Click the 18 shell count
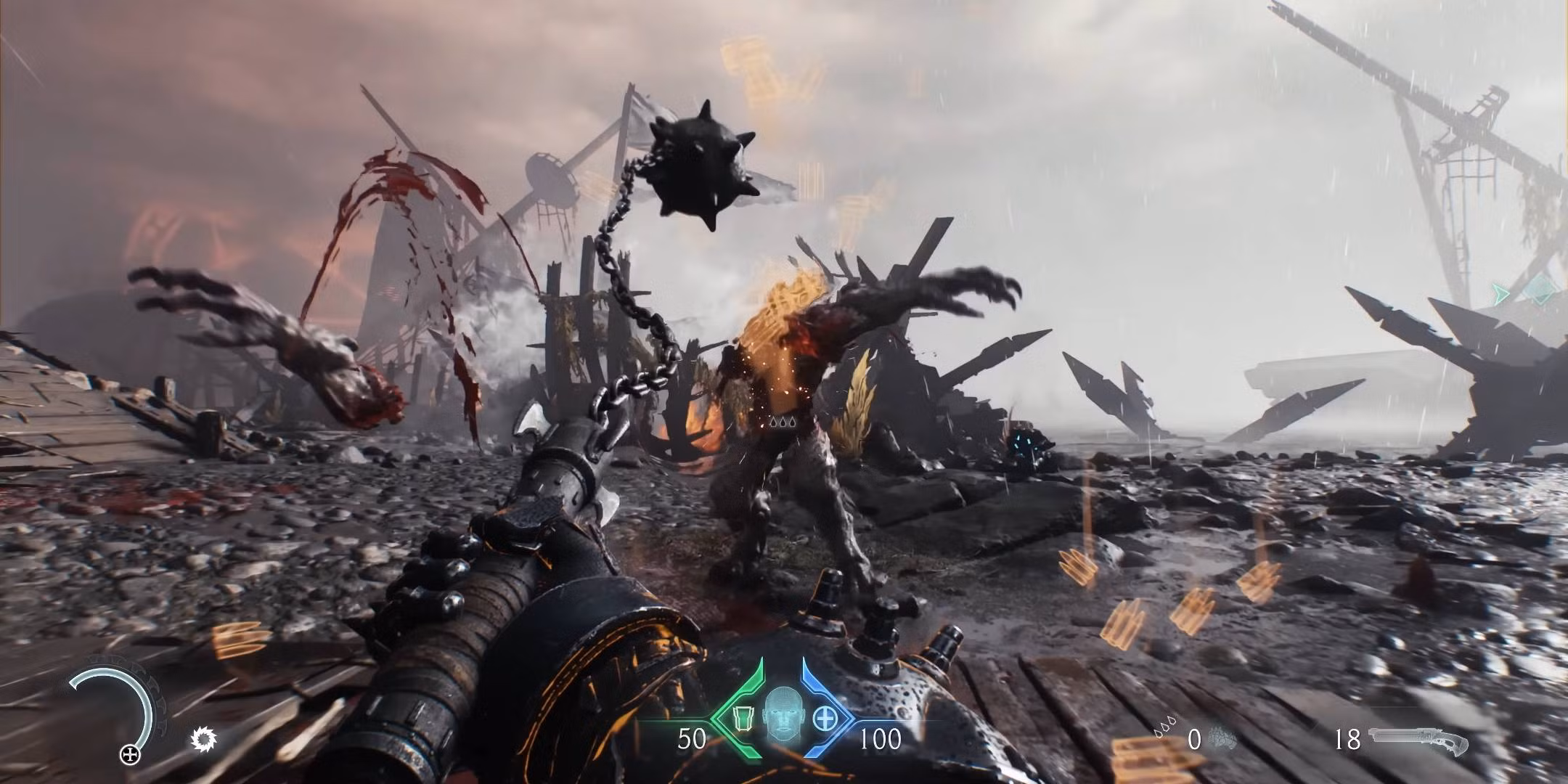The height and width of the screenshot is (784, 1568). (x=1348, y=738)
